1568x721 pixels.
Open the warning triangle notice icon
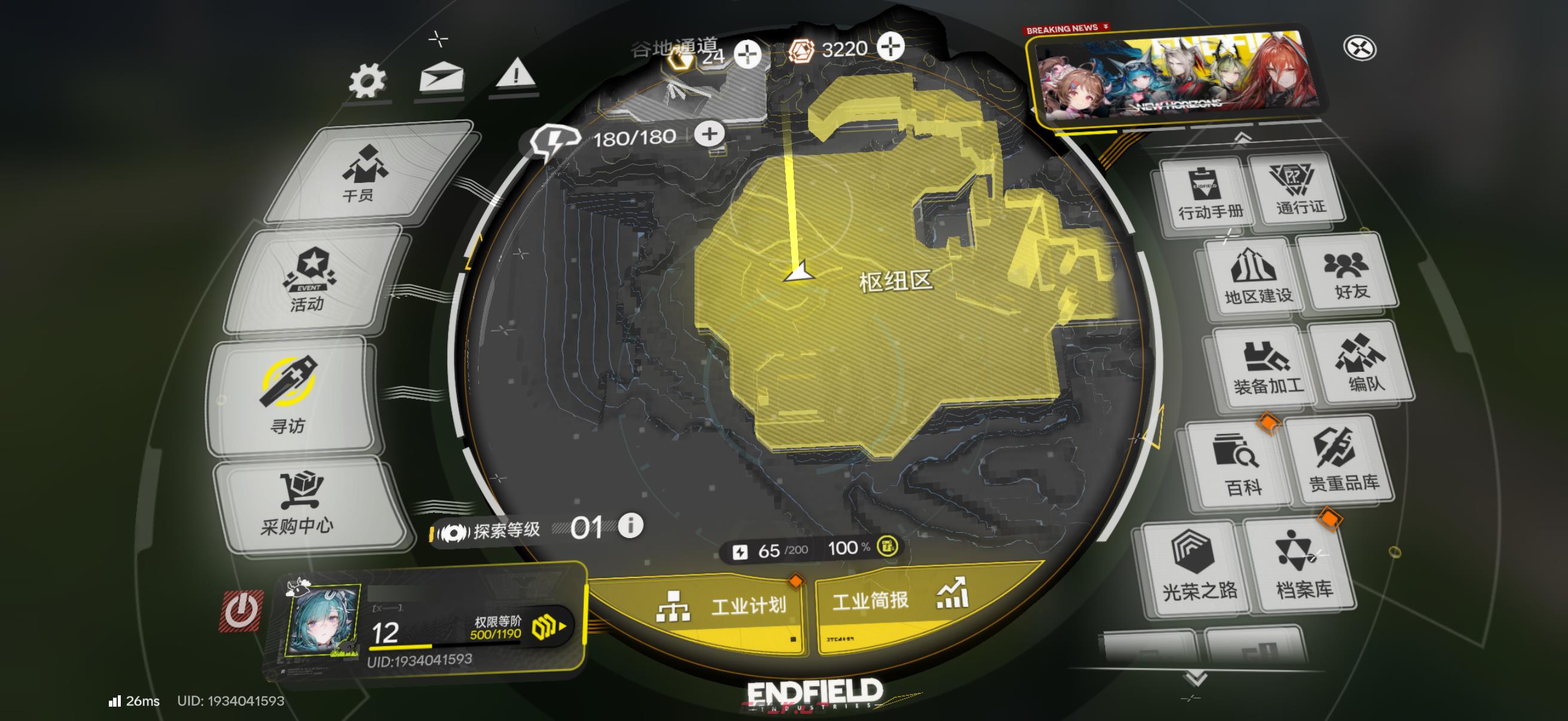[x=515, y=74]
